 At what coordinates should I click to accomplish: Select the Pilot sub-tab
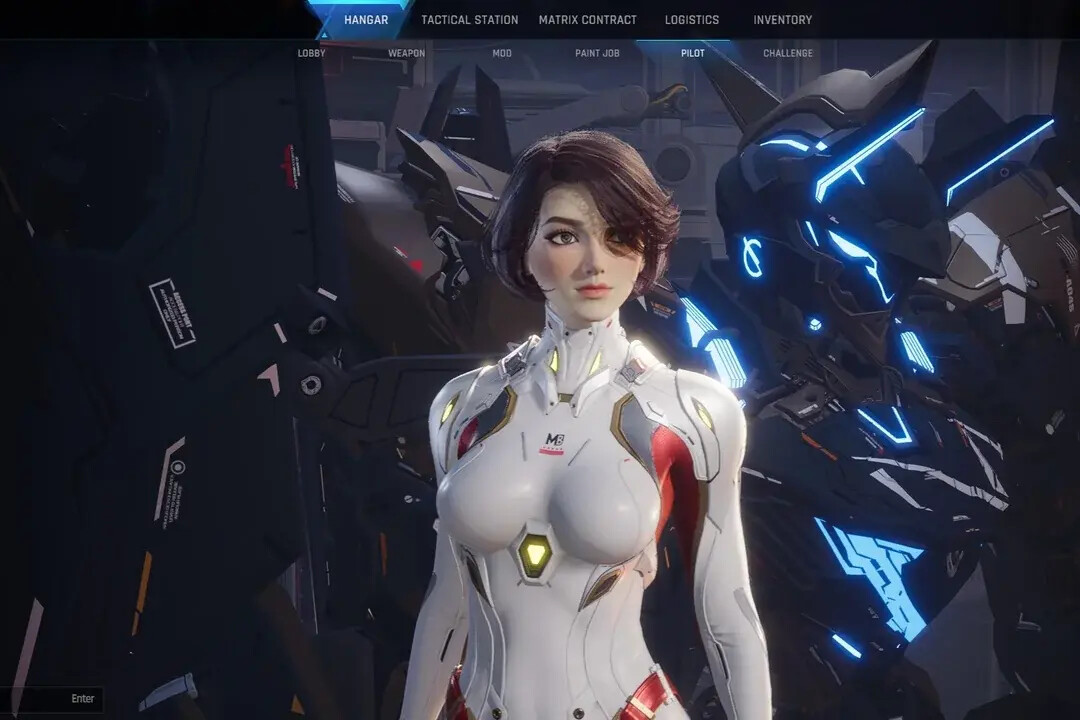(692, 53)
